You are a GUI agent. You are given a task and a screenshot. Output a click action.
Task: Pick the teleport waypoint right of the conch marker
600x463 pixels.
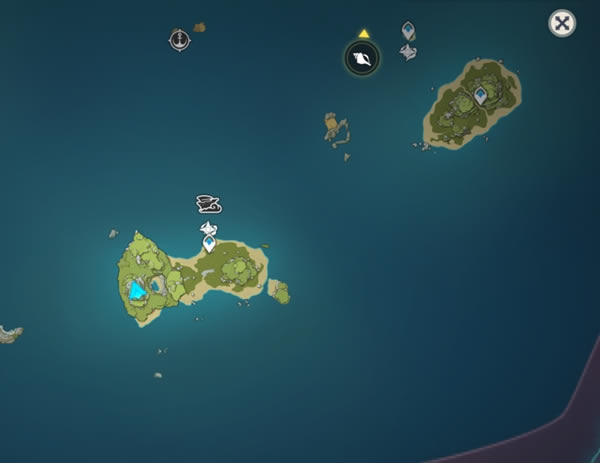click(408, 31)
